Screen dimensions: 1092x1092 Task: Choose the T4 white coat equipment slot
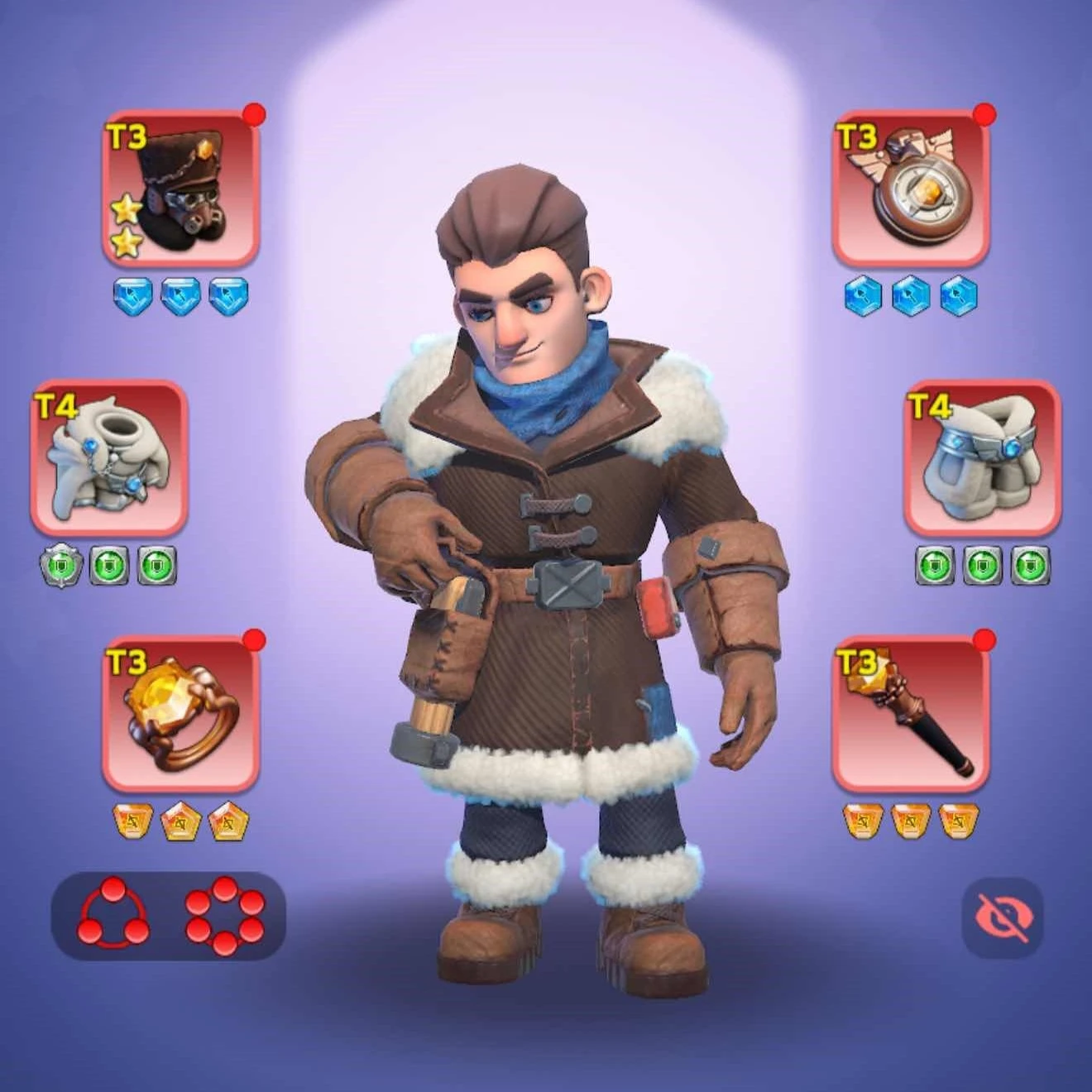point(109,457)
